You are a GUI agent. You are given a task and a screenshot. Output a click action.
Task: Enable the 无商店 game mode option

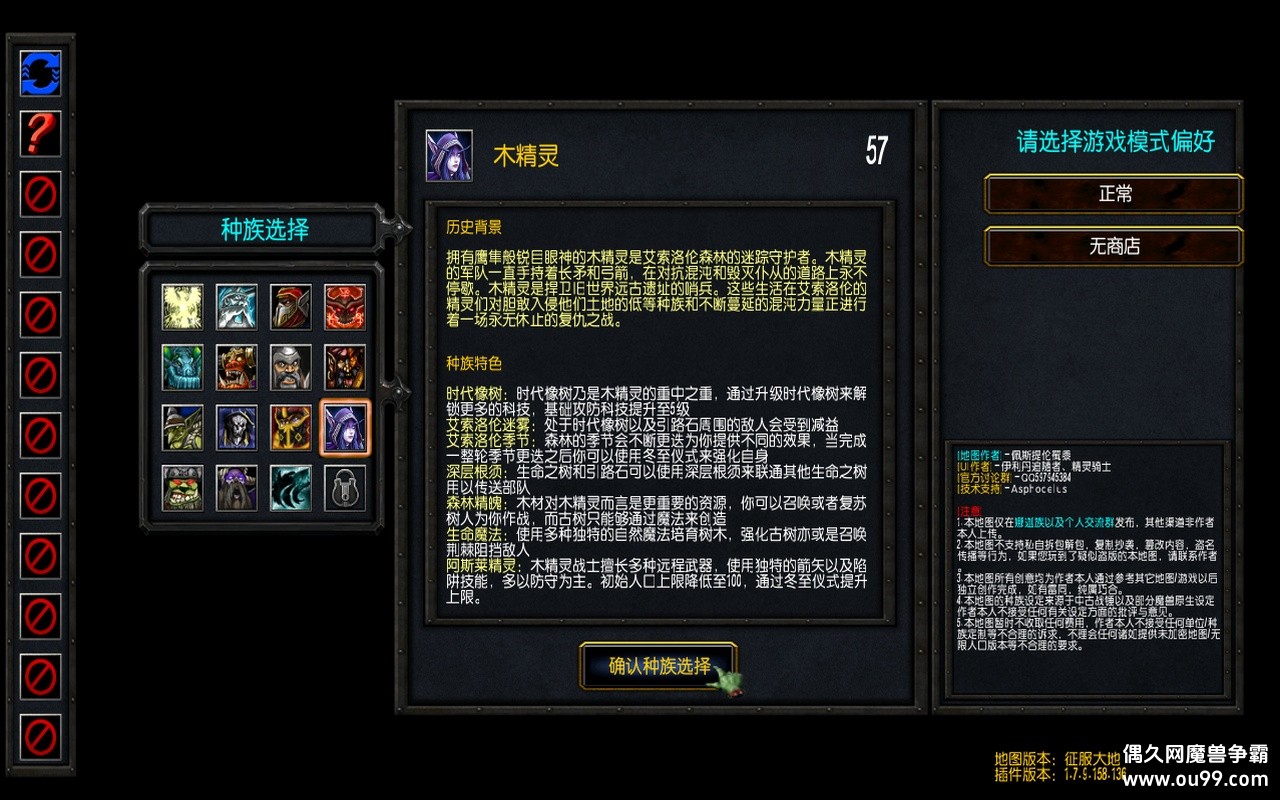1113,247
